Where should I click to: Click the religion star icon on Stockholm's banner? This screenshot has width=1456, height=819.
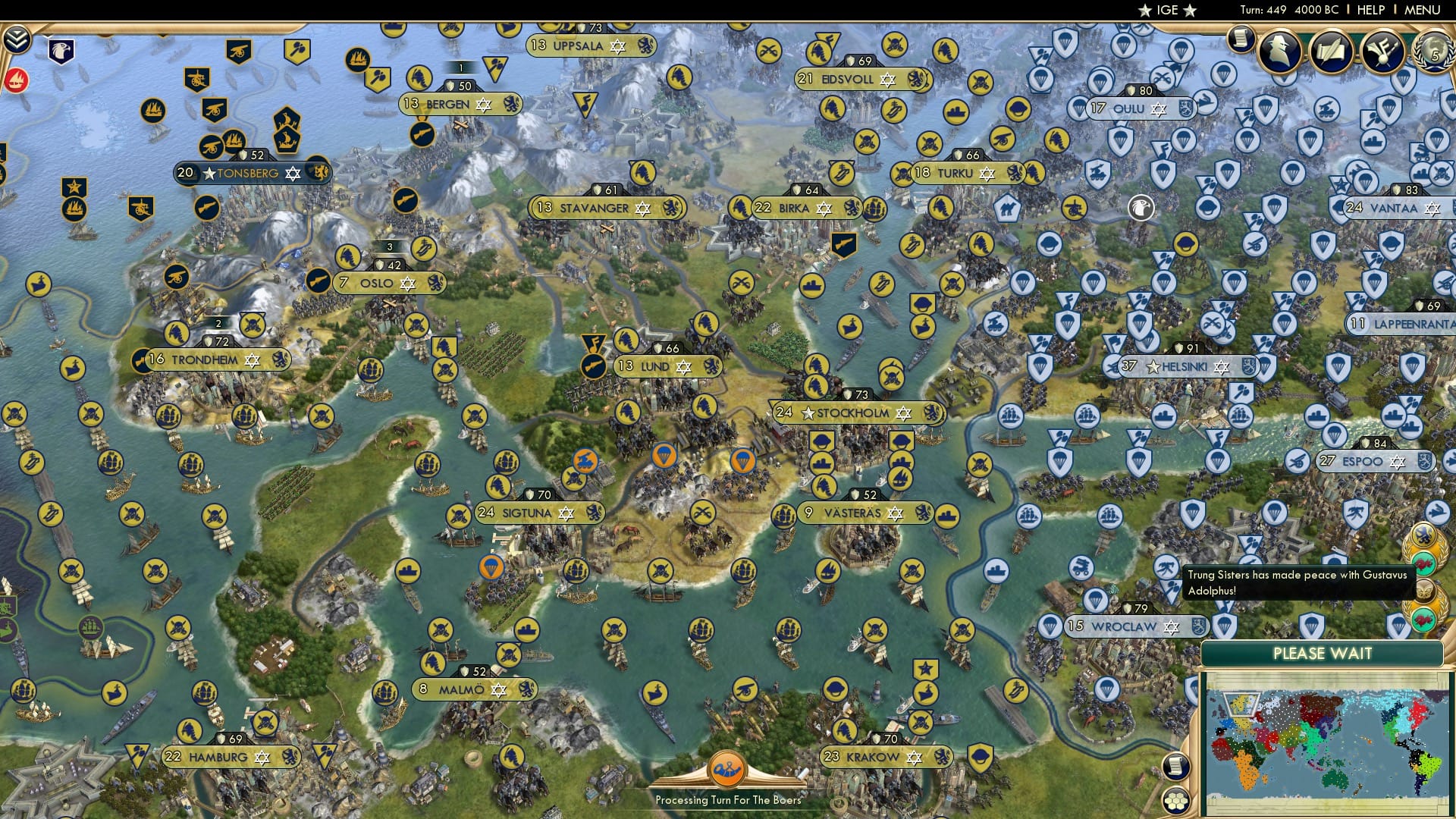pyautogui.click(x=904, y=413)
